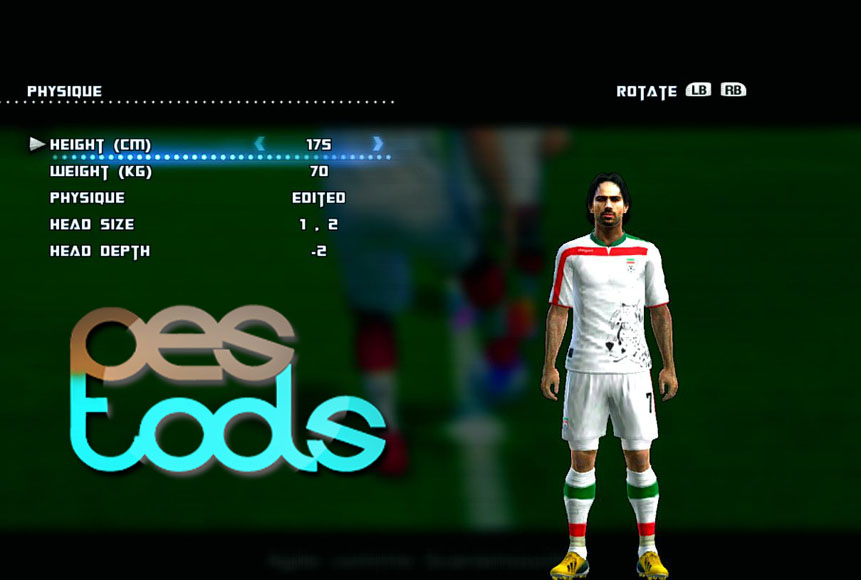Select the Height (cm) row
861x580 pixels.
(x=100, y=145)
